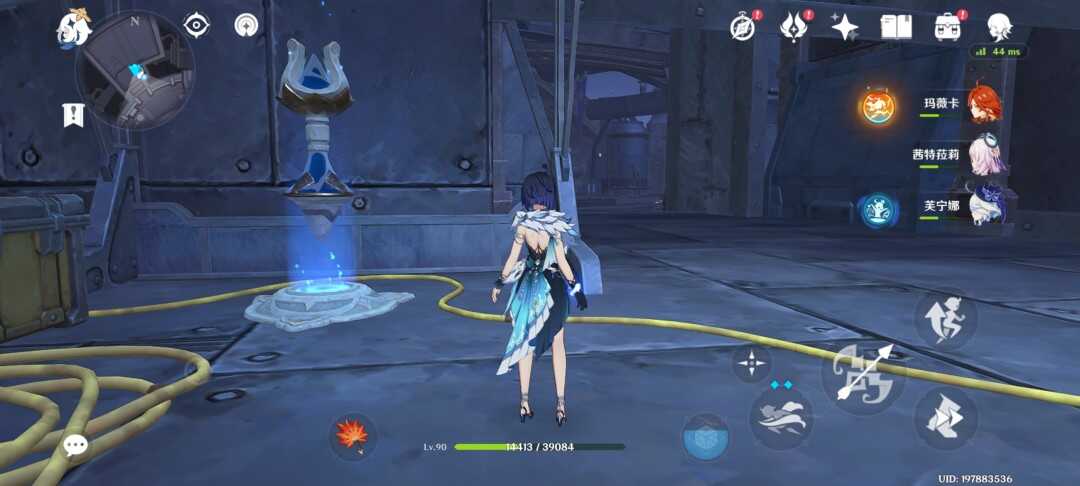Open the character silhouette icon beside the backpack

(x=998, y=27)
